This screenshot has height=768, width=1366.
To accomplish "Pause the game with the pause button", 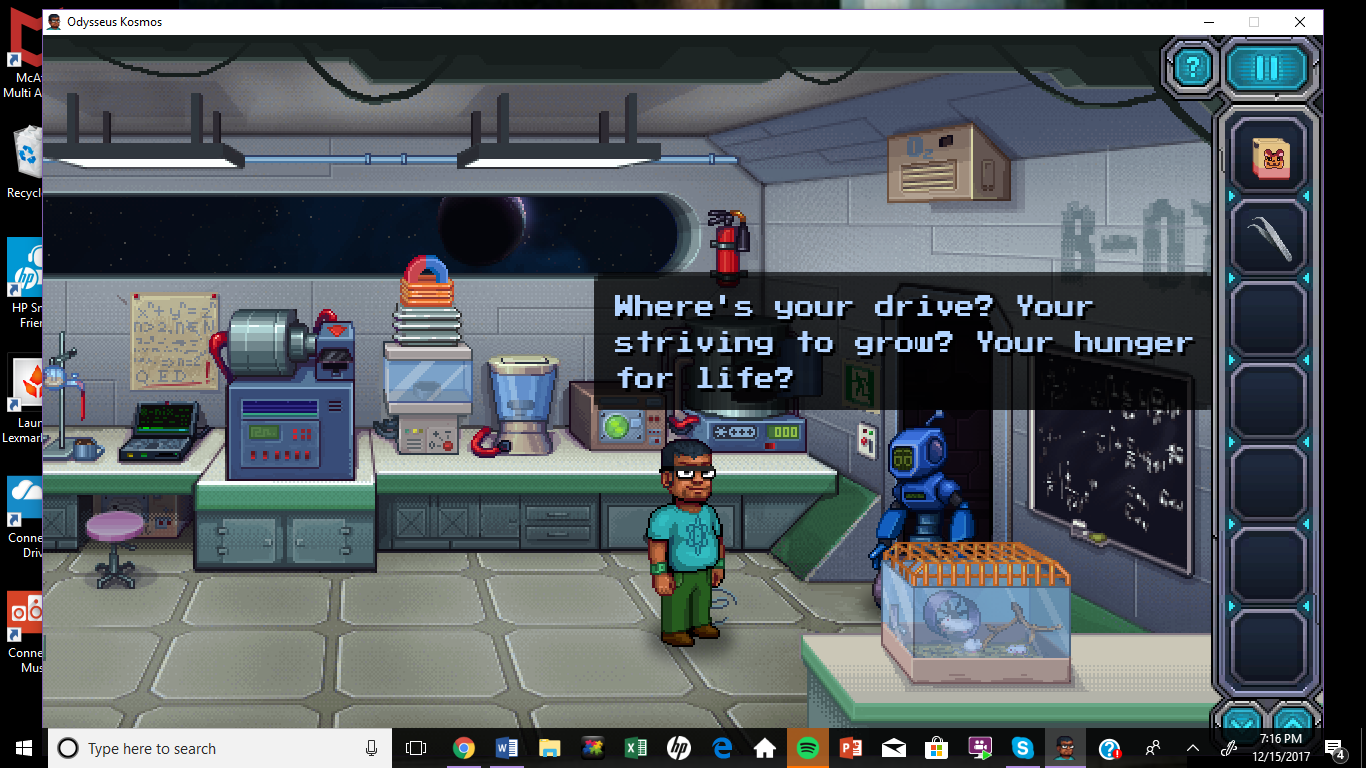I will tap(1267, 68).
